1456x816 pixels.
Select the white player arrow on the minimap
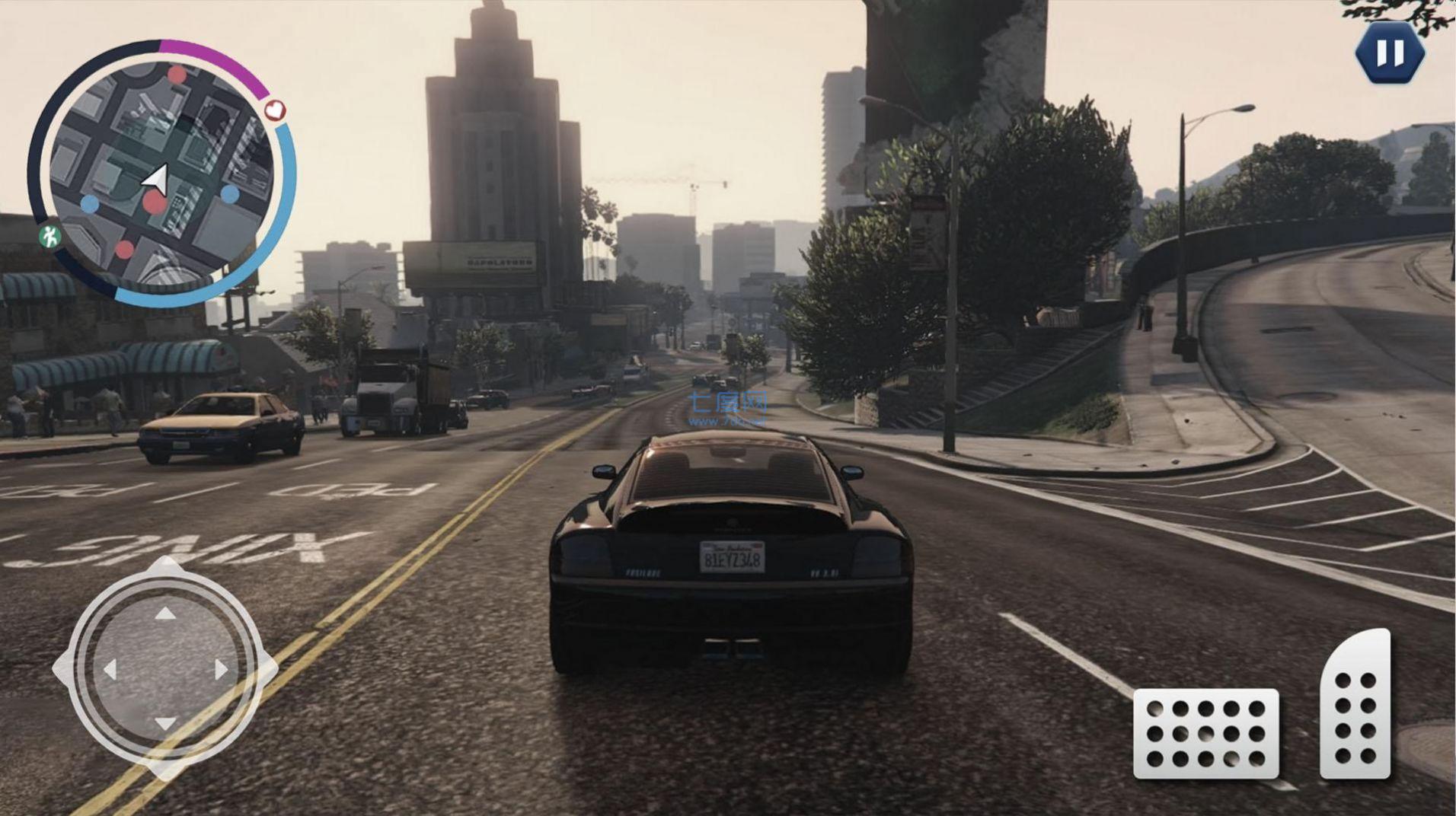coord(156,181)
